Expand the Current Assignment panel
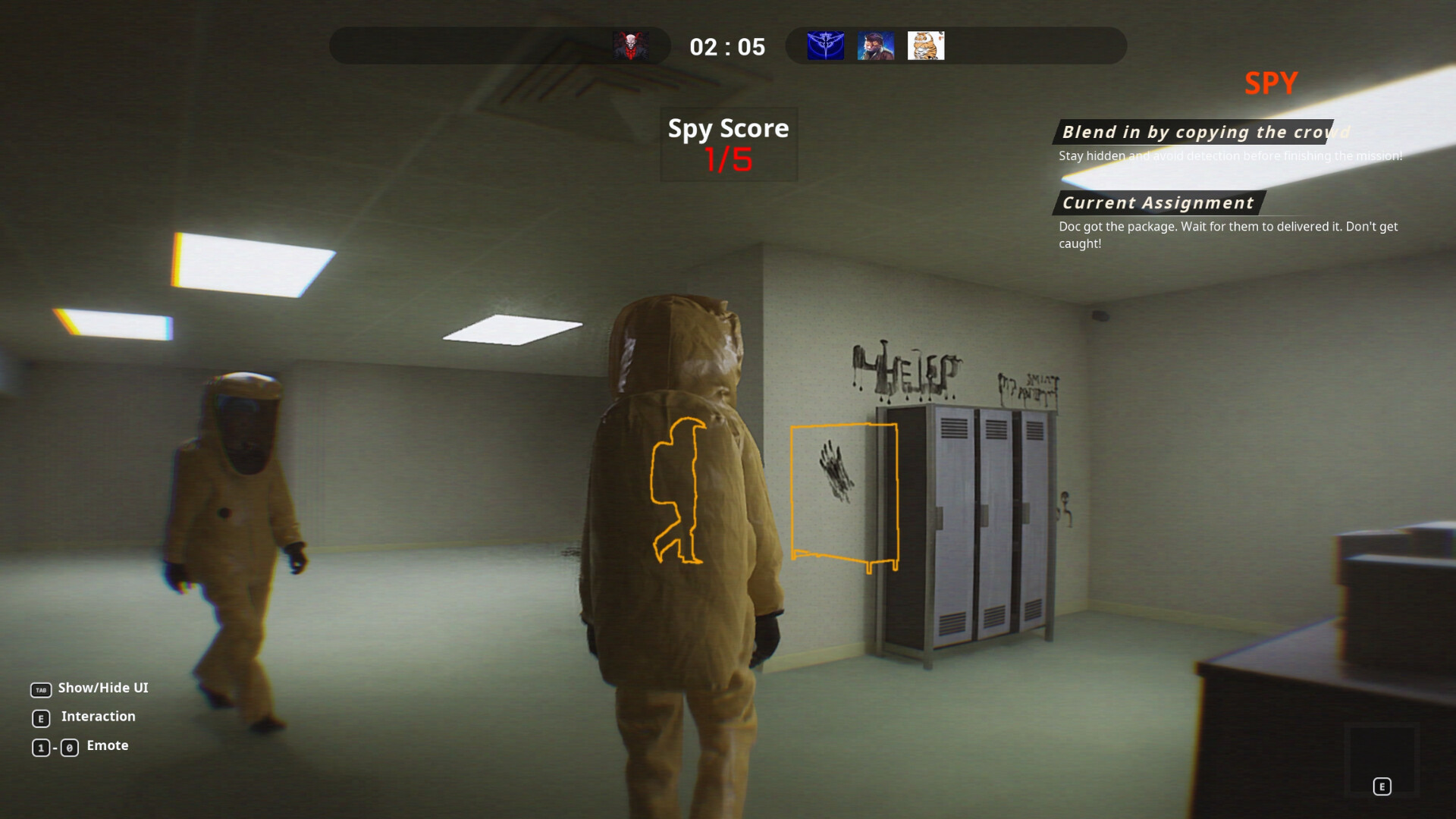 point(1156,203)
